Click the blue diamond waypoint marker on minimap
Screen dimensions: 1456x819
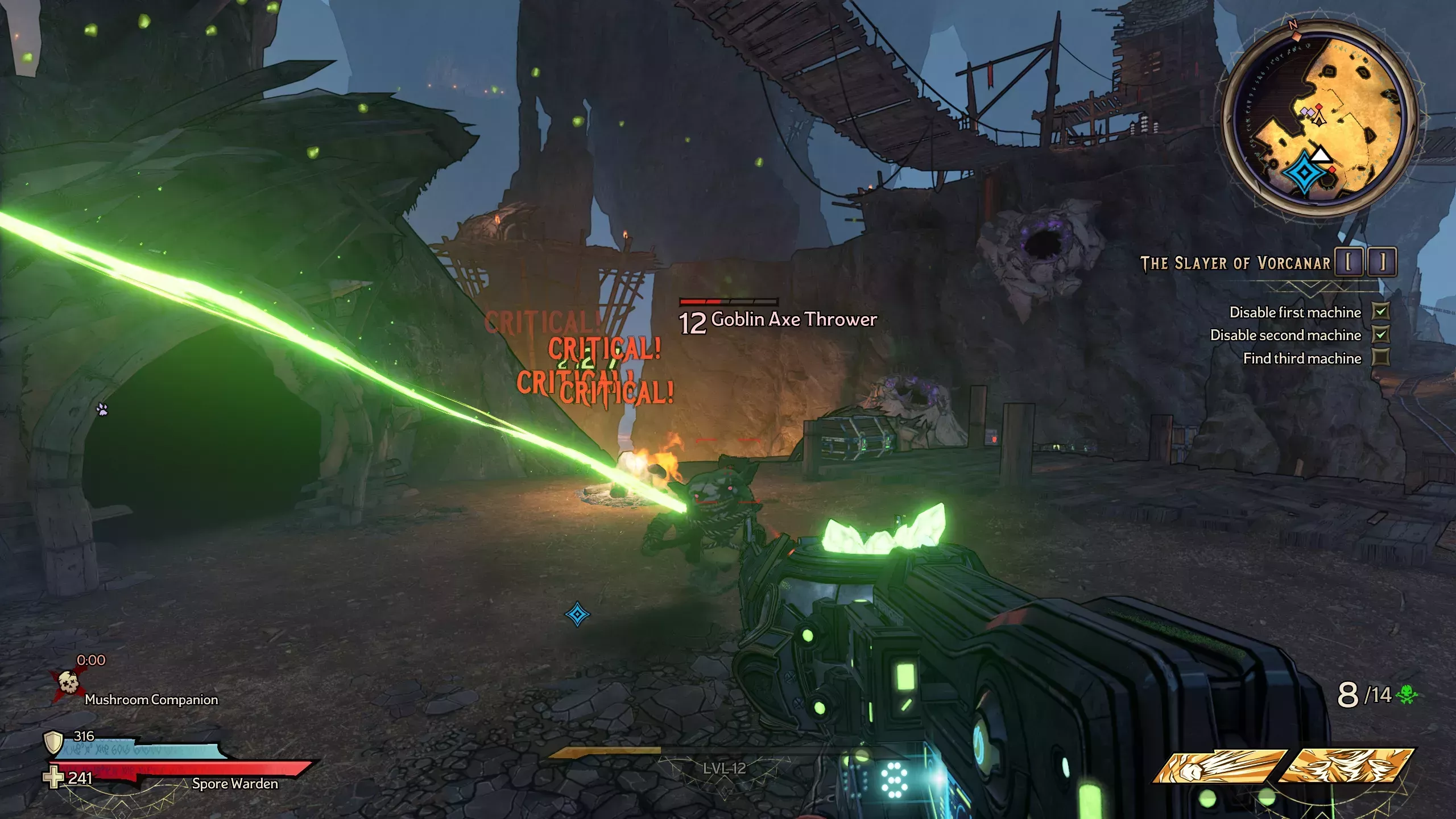tap(1305, 172)
